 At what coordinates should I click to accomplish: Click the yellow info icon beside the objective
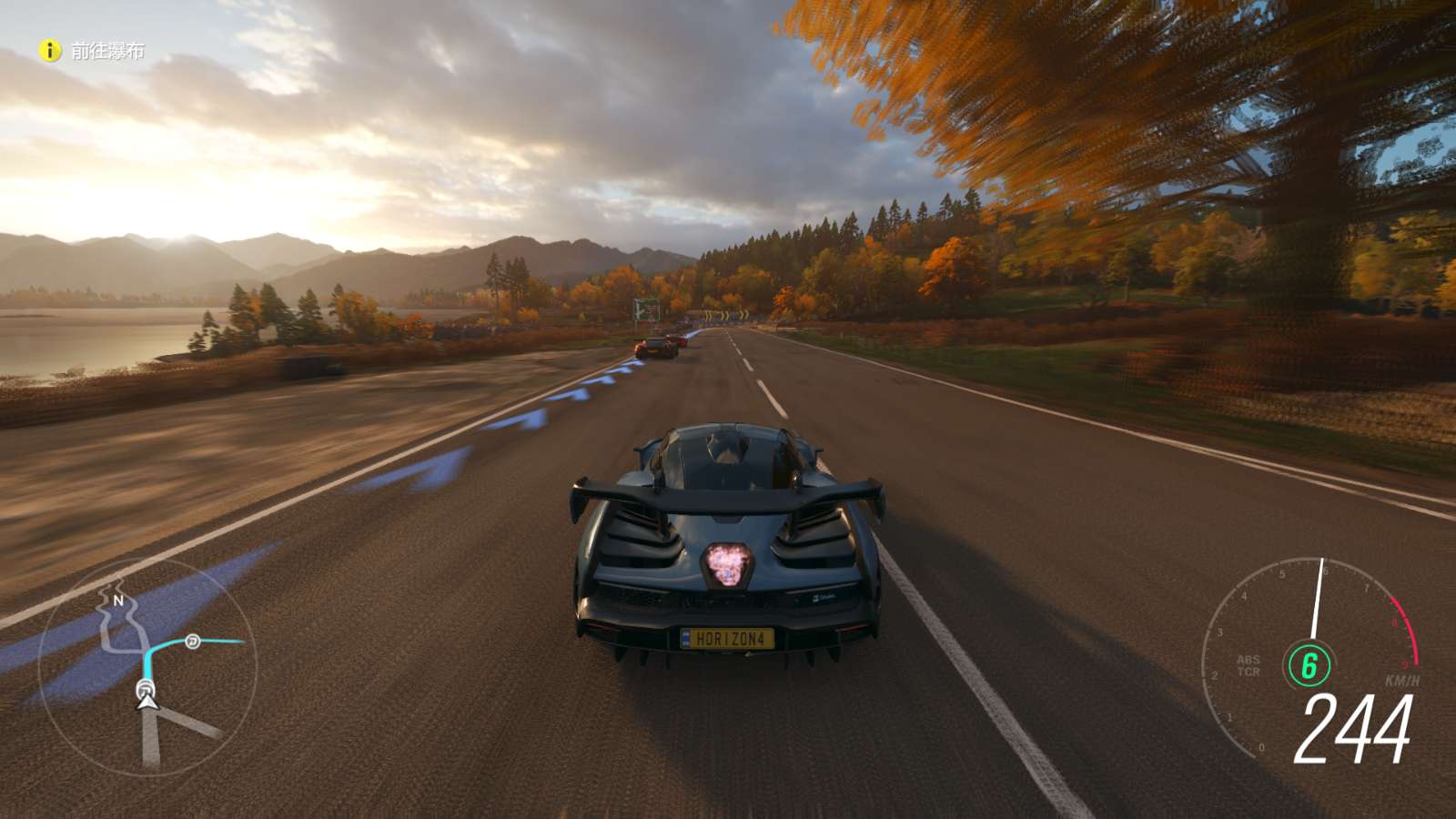pos(50,51)
